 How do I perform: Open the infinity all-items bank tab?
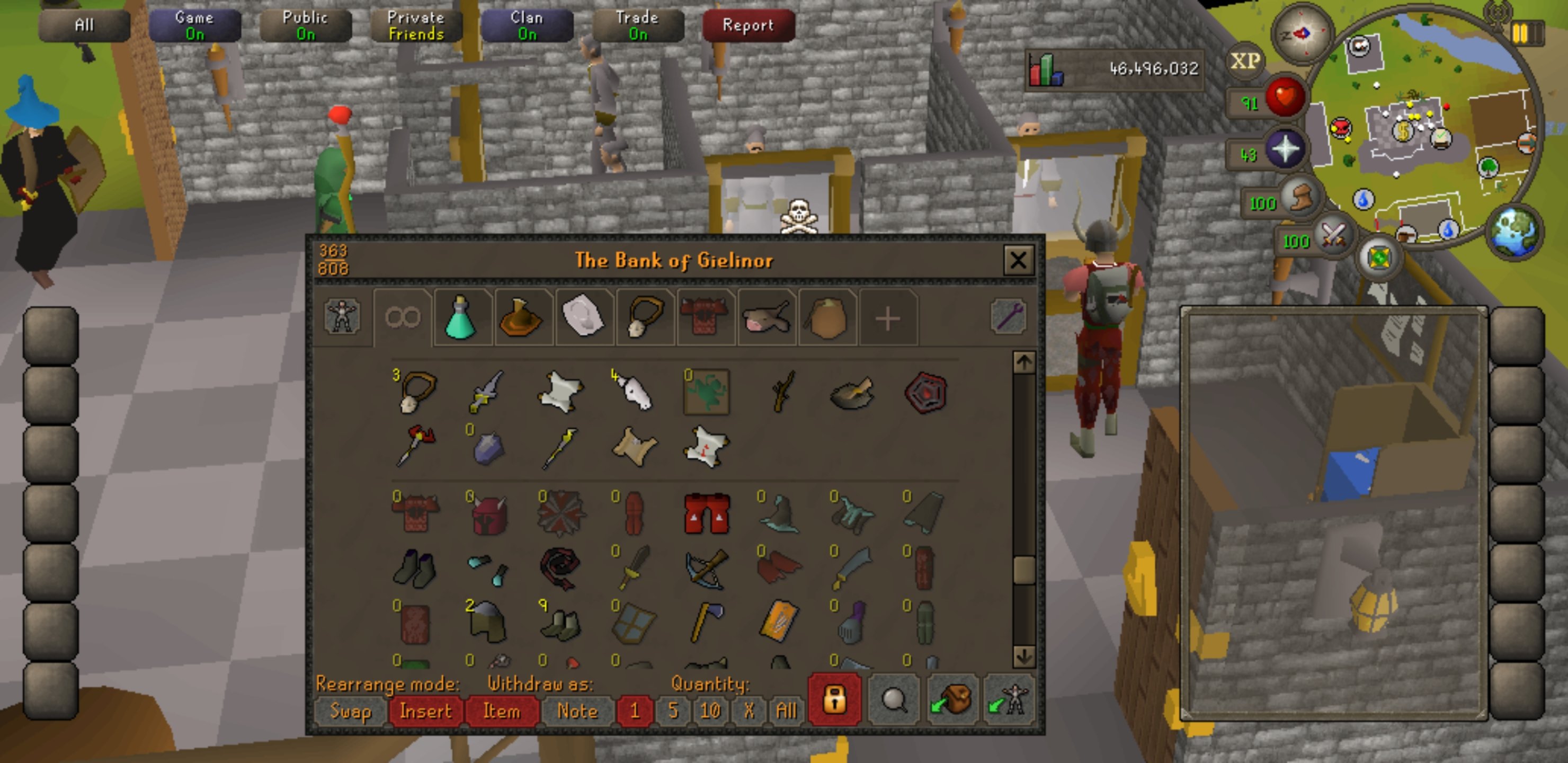pos(403,318)
